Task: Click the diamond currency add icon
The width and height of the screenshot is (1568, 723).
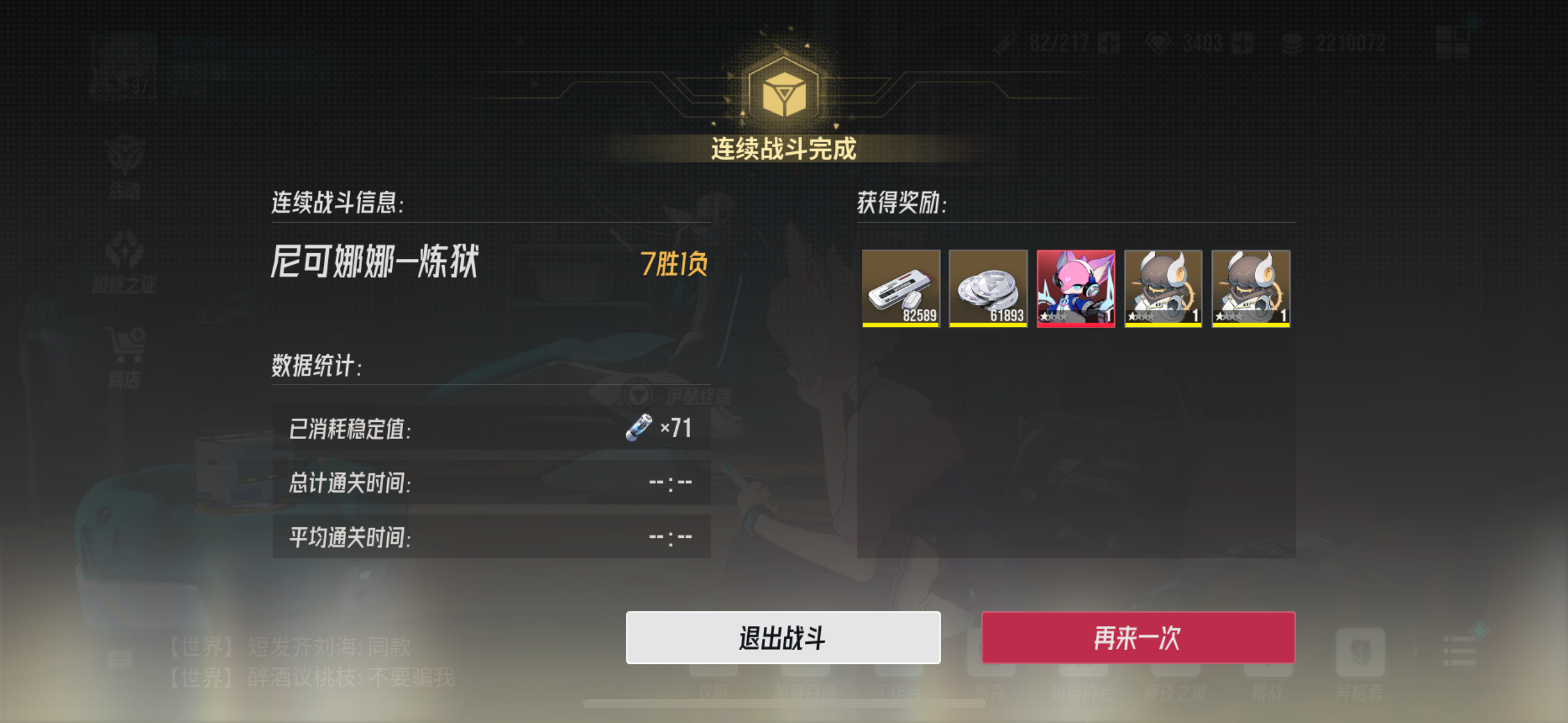Action: pos(1244,43)
